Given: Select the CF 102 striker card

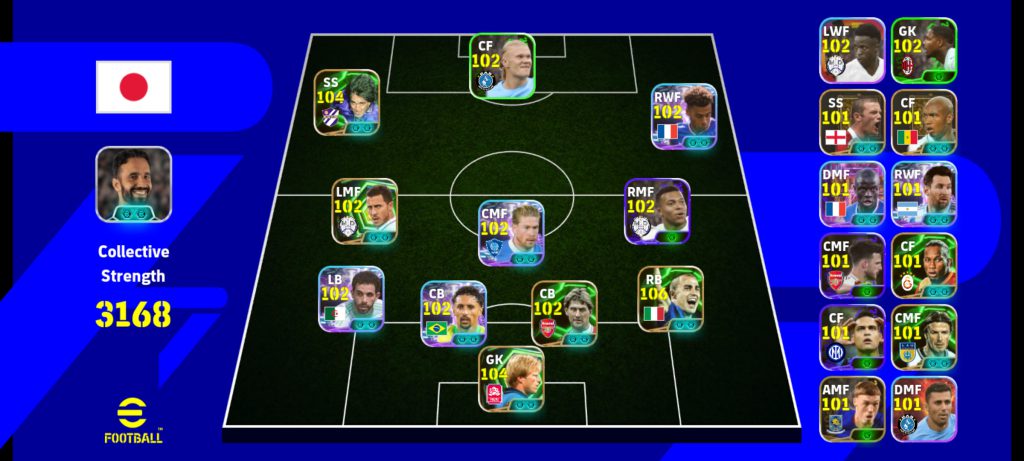Looking at the screenshot, I should coord(502,66).
